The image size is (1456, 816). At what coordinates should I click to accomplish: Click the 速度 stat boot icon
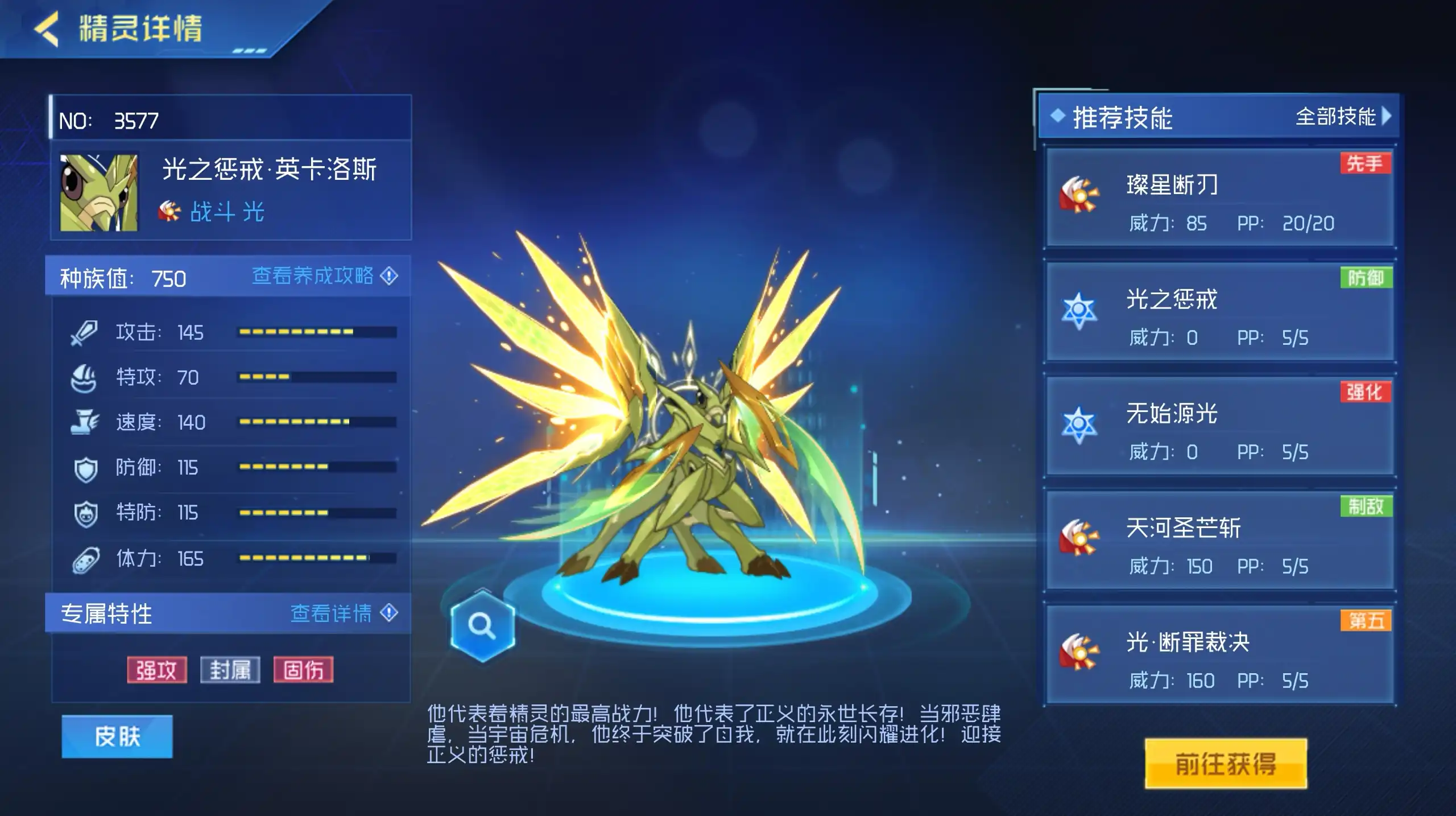(x=85, y=422)
